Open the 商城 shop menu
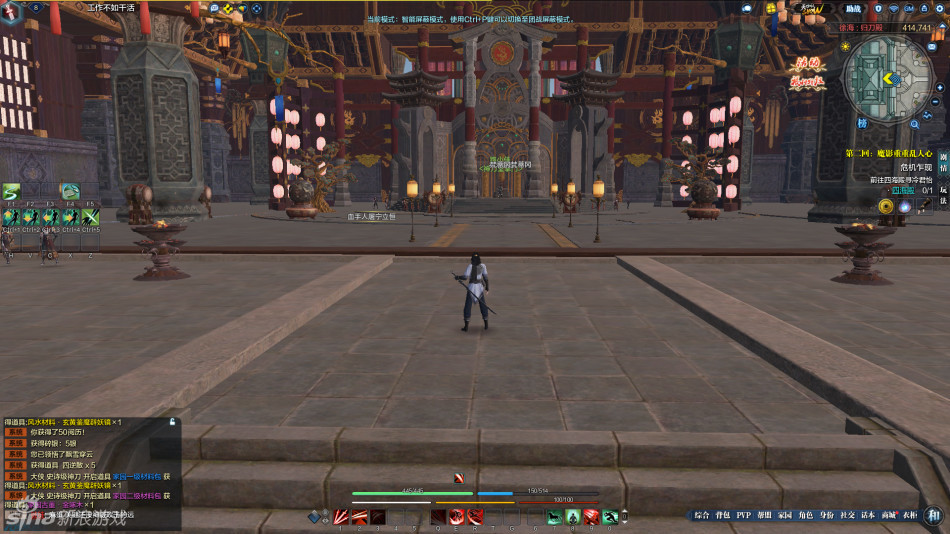This screenshot has height=534, width=950. point(888,516)
